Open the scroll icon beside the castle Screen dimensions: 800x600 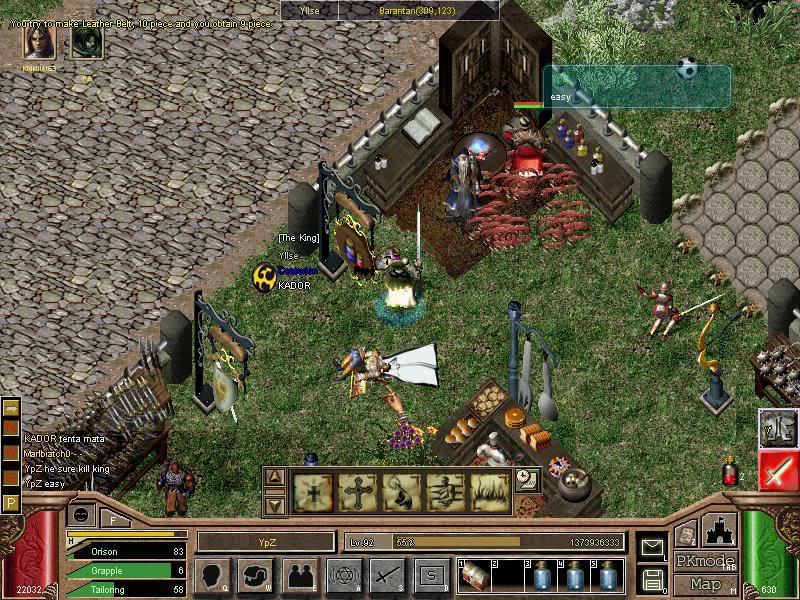click(685, 535)
